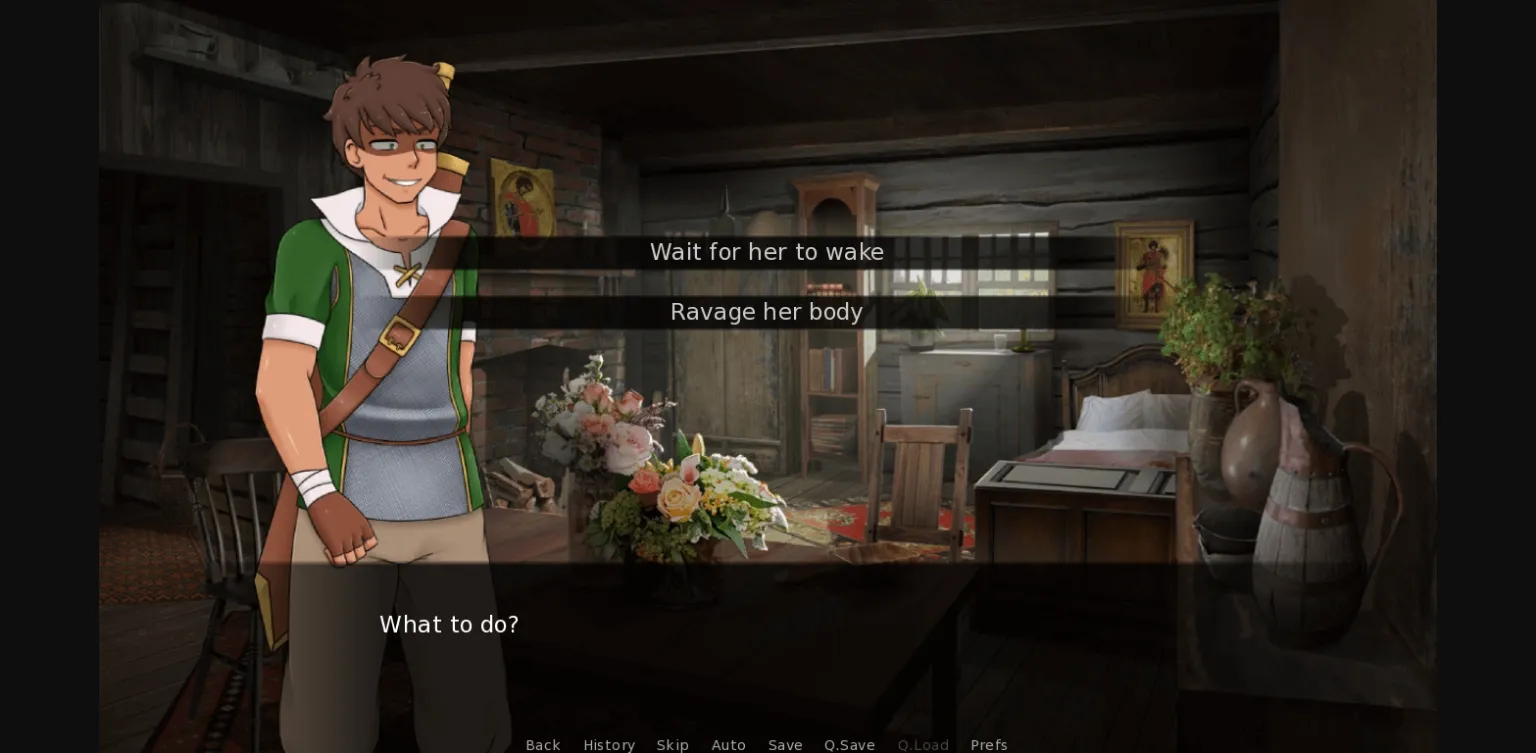Click the narration text "What to do?"

(x=449, y=624)
